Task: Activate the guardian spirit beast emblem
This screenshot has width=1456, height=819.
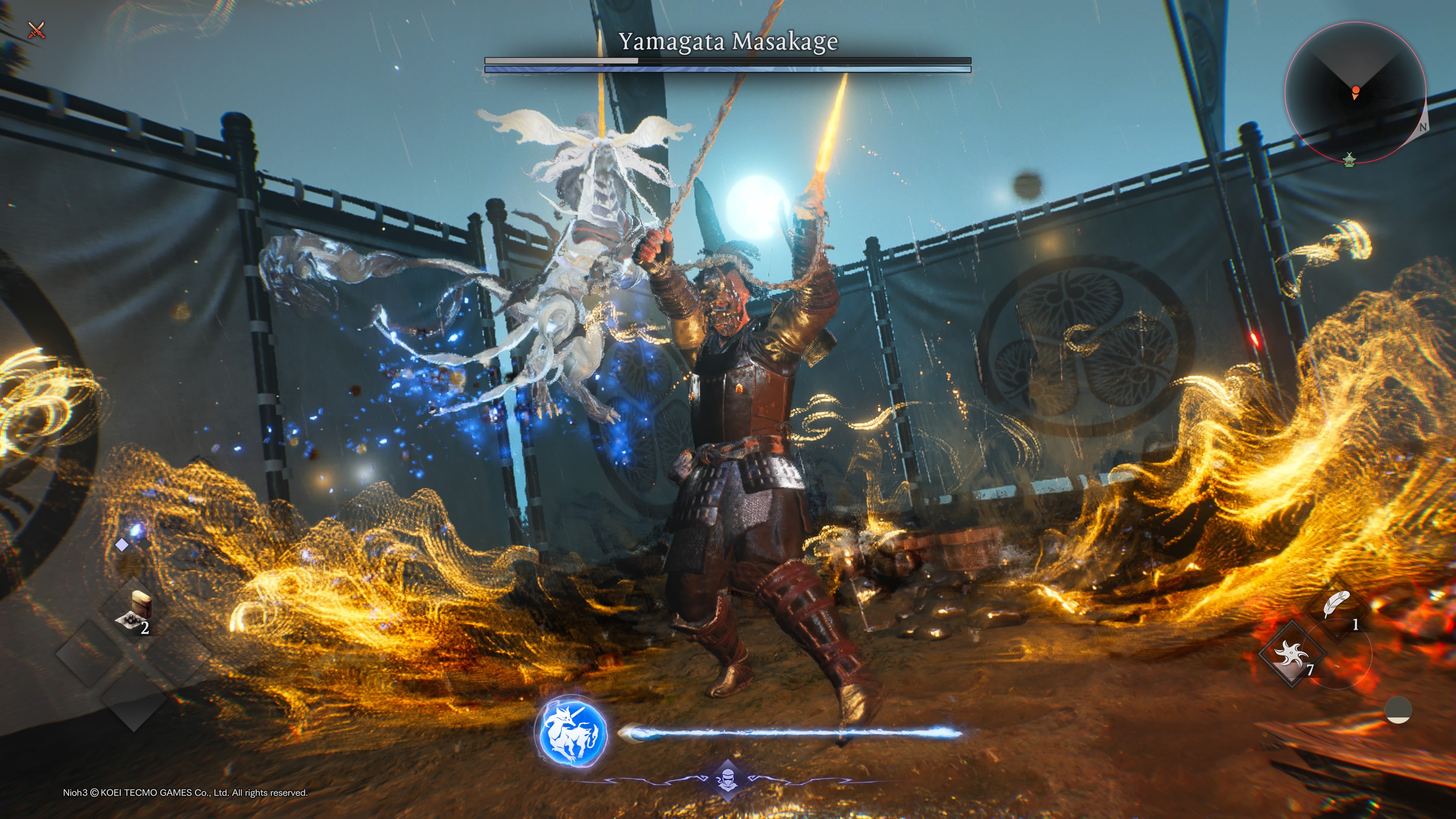Action: 571,731
